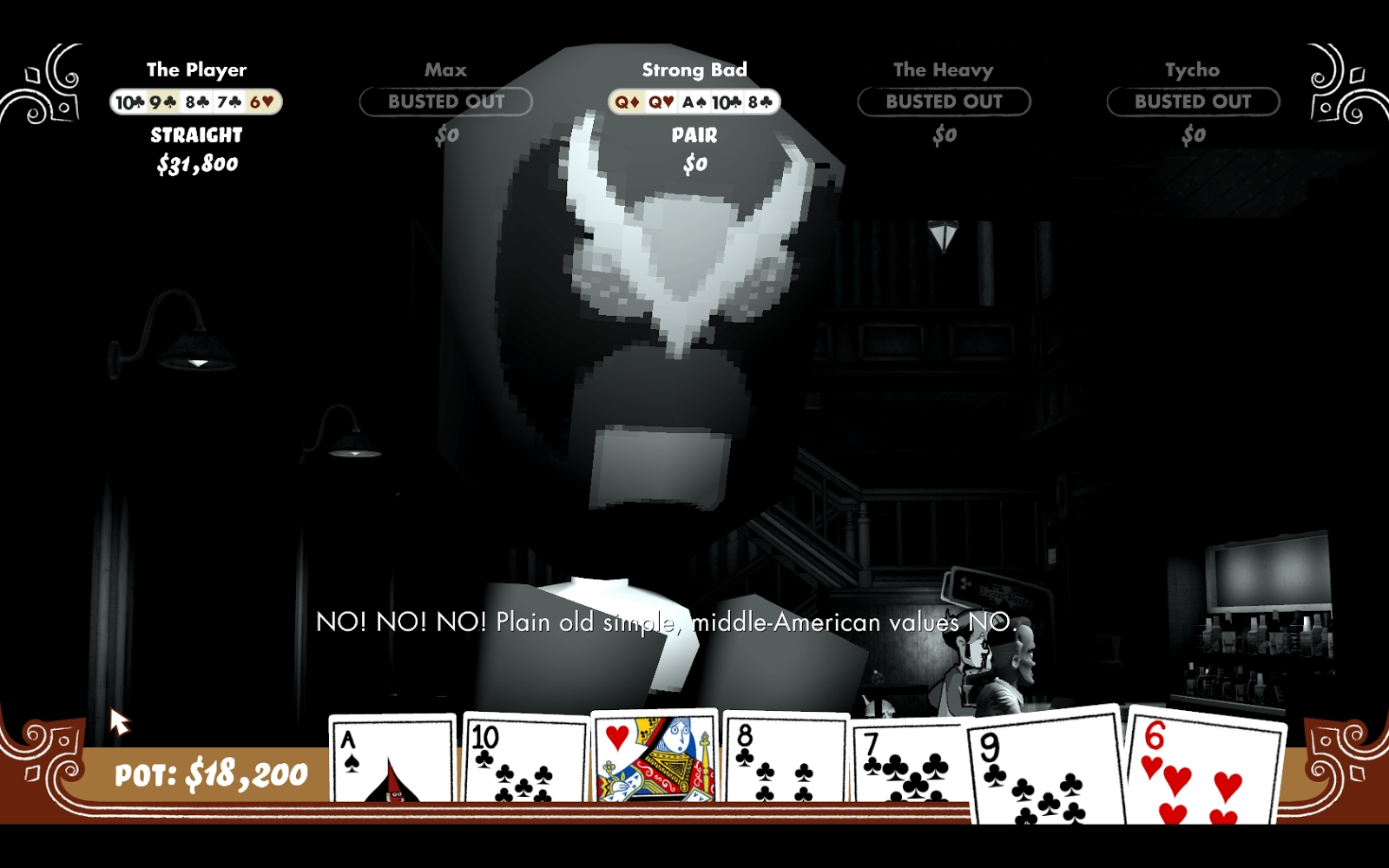Click the PAIR label under Strong Bad
The width and height of the screenshot is (1389, 868).
[x=693, y=135]
